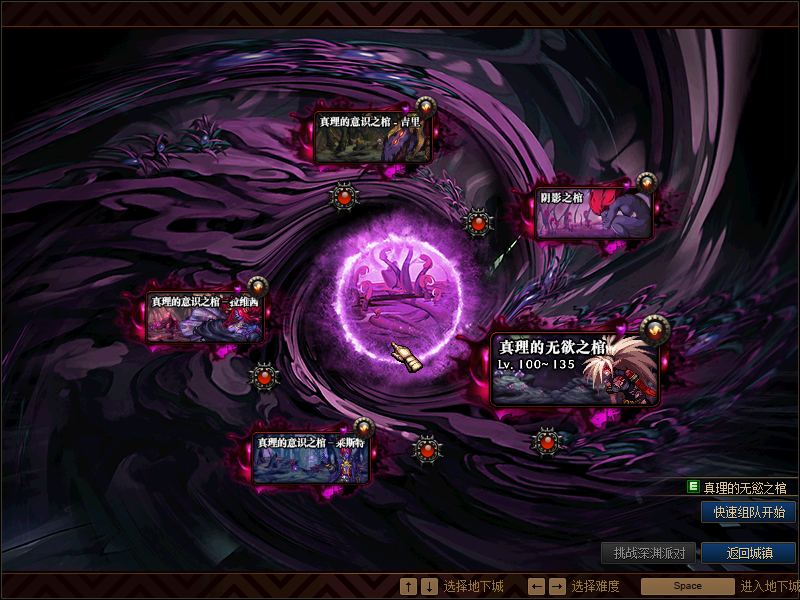Choose the 真理的意识之棺 - 莱斯特 dungeon card
The height and width of the screenshot is (600, 800).
(311, 459)
